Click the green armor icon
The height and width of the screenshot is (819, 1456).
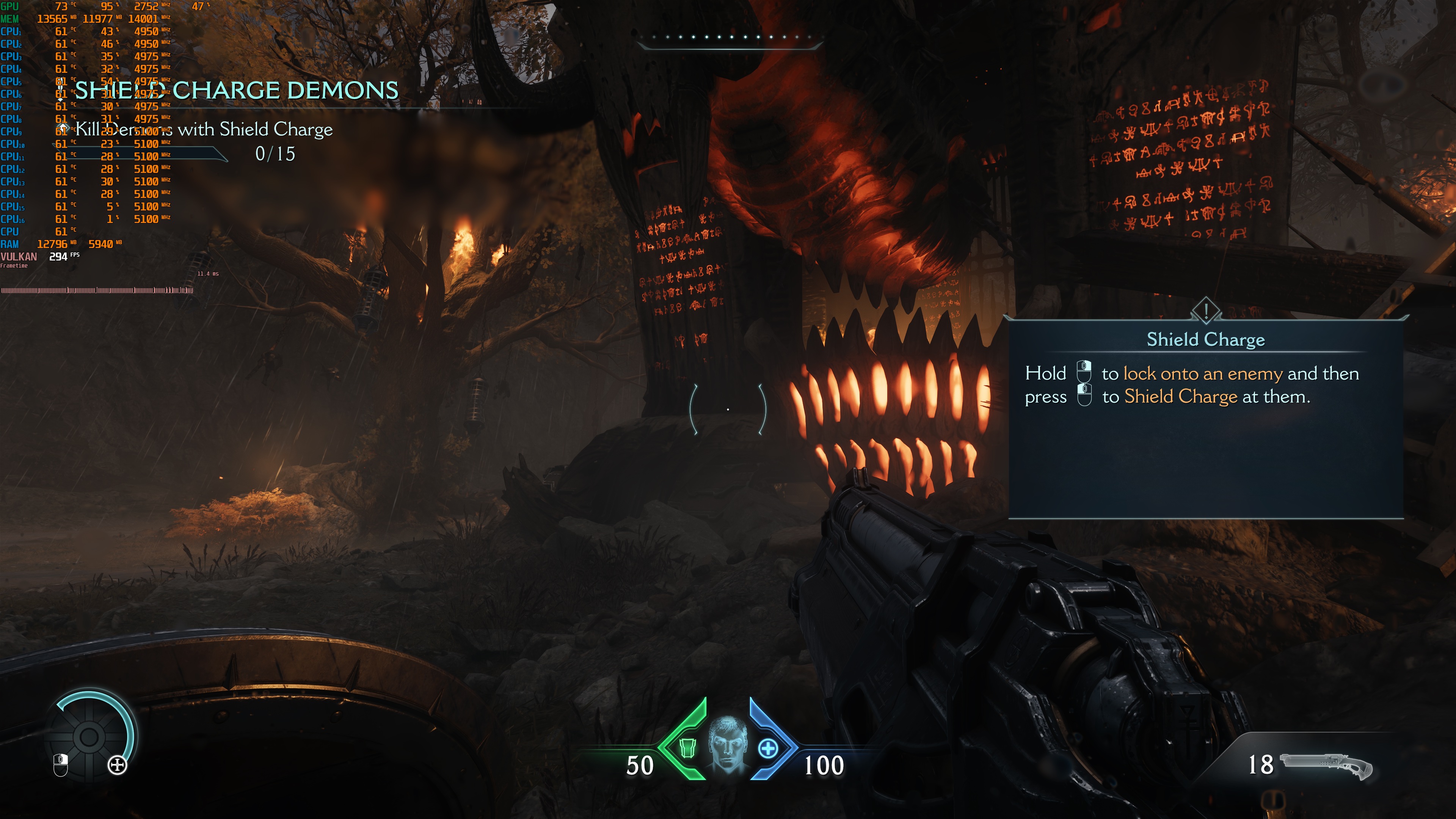tap(687, 748)
